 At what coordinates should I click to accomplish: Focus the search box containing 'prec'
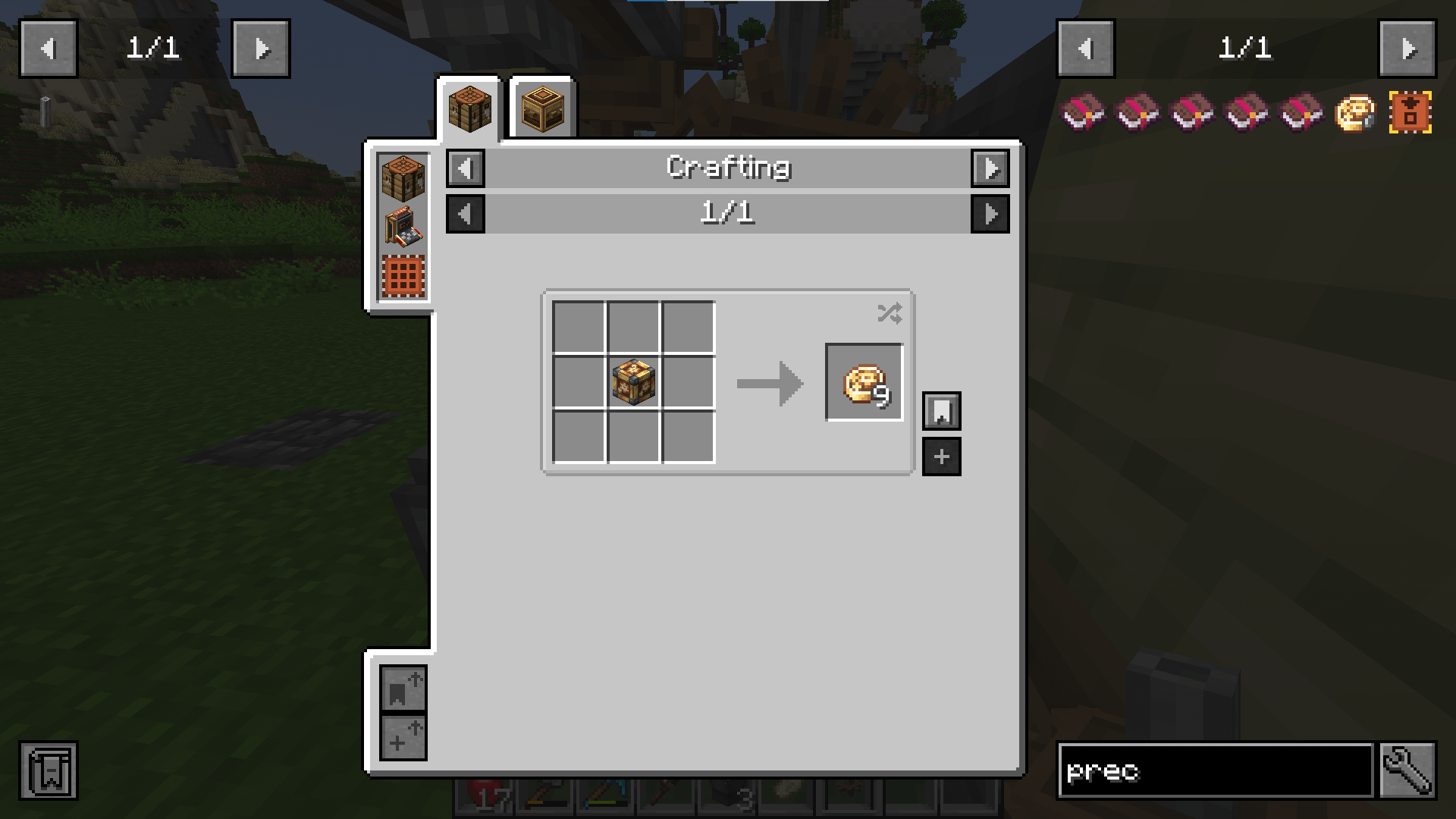point(1215,771)
